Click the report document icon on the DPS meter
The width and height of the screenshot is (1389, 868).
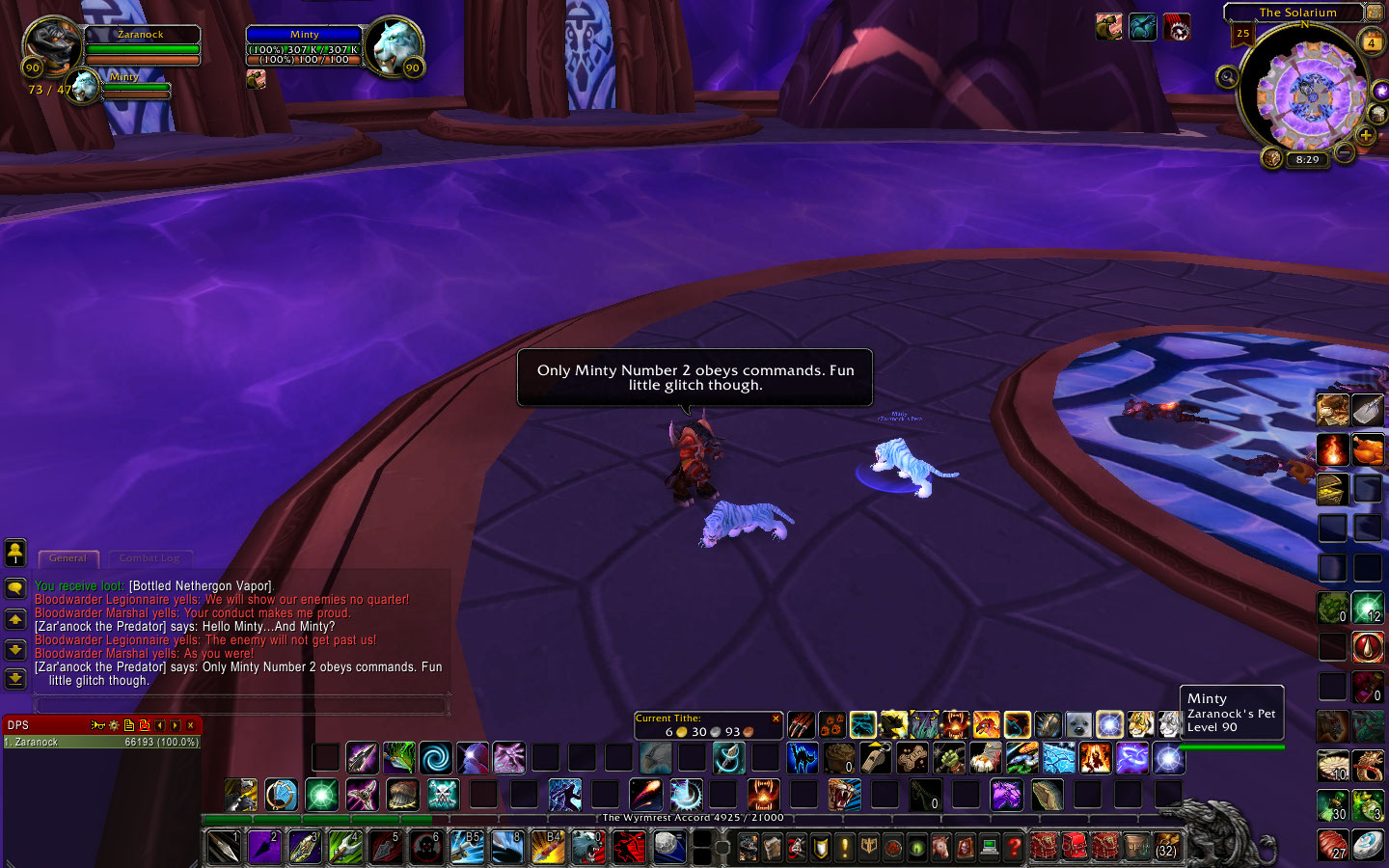coord(129,725)
